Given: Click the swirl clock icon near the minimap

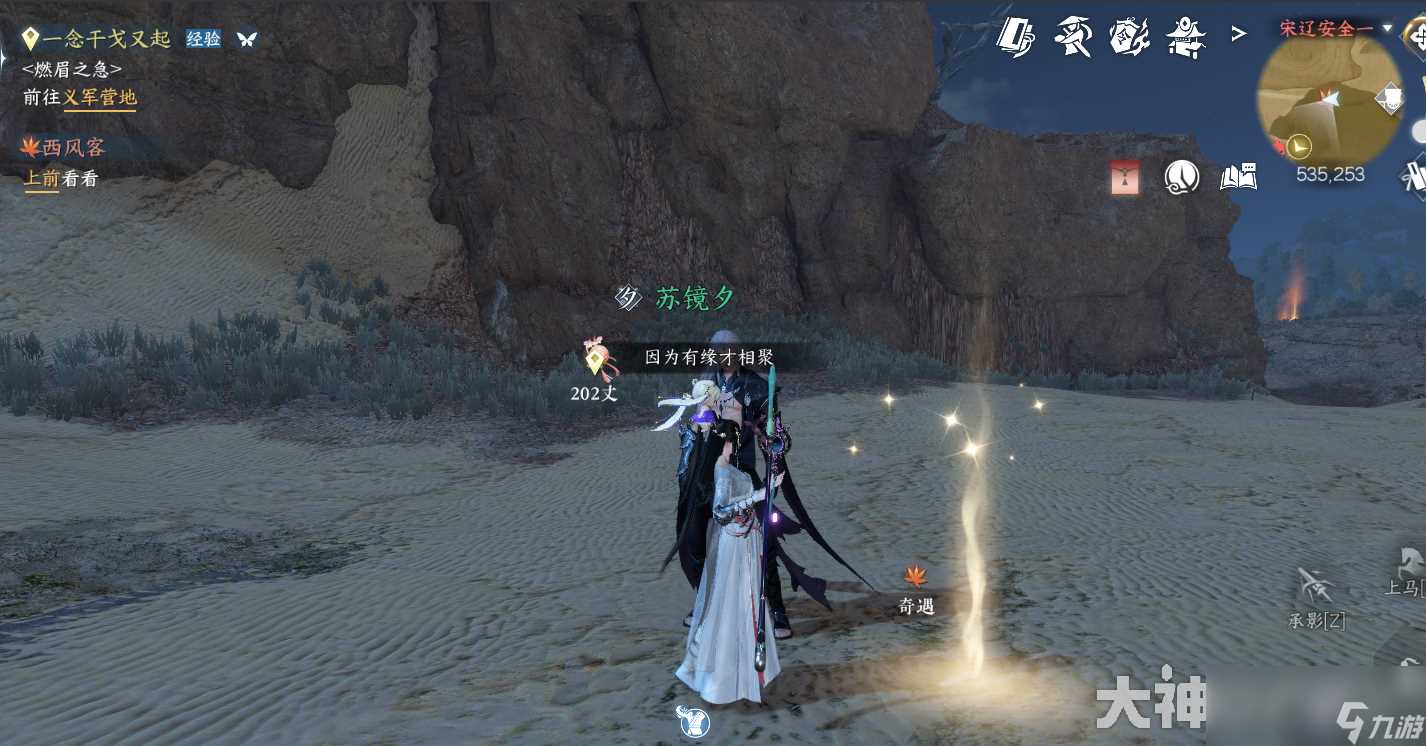Looking at the screenshot, I should click(x=1181, y=177).
